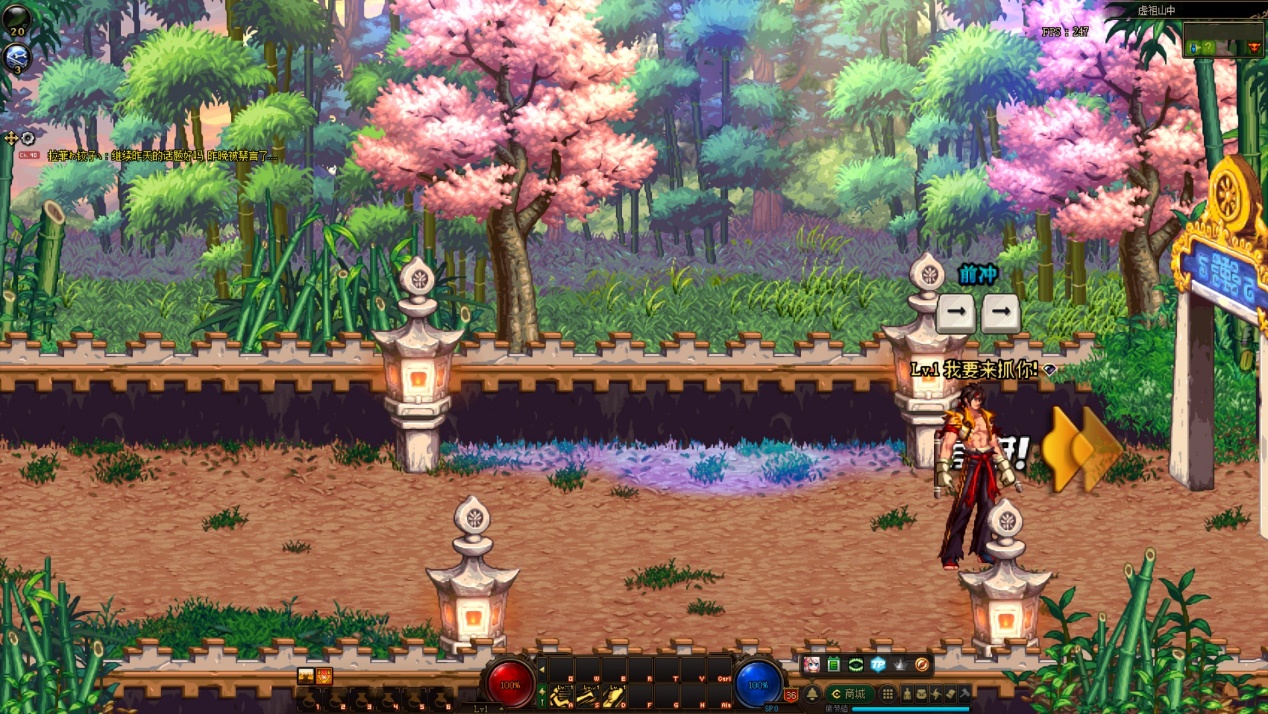Viewport: 1268px width, 714px height.
Task: Select the anime girl portrait icon
Action: [811, 665]
